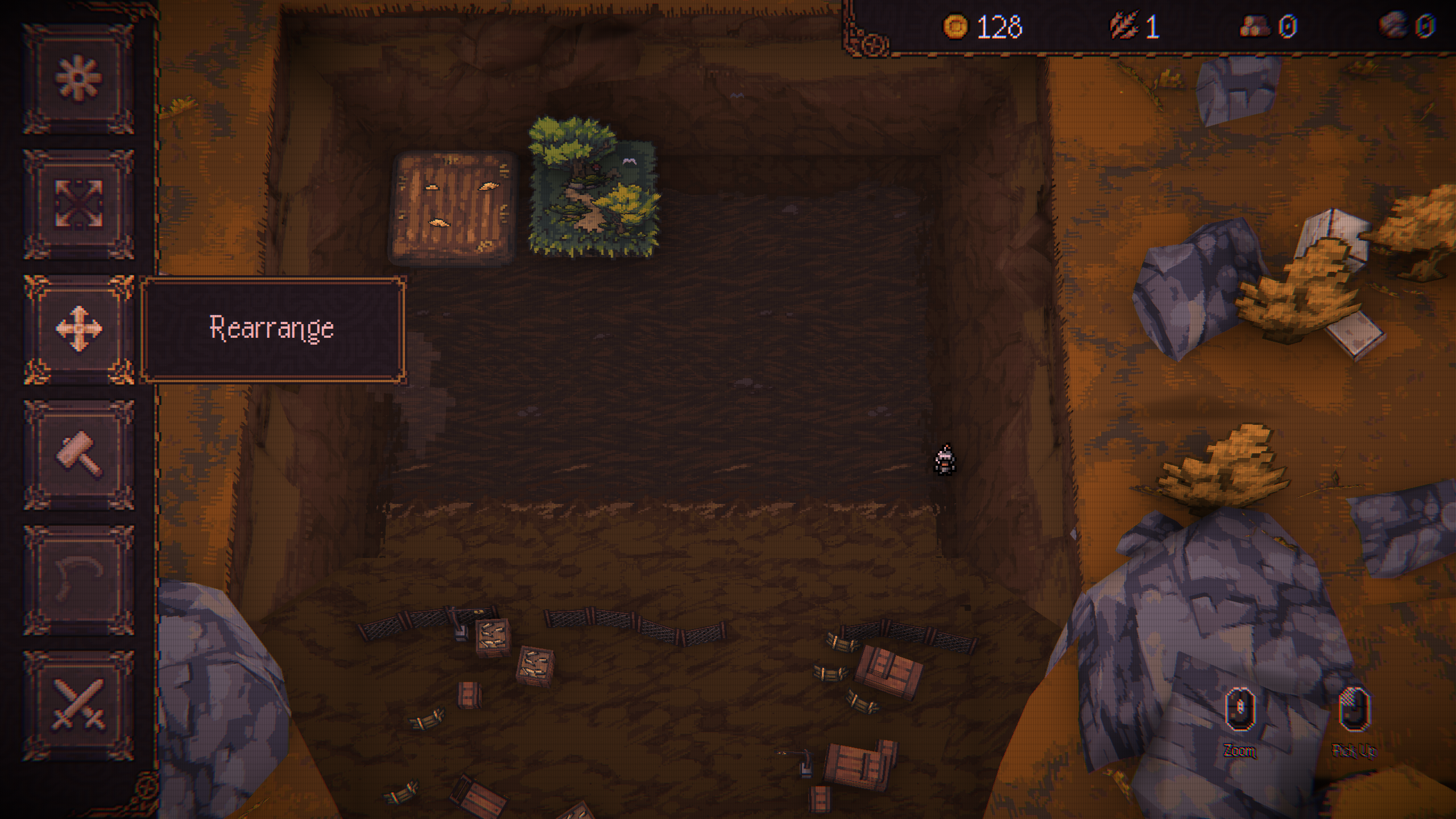1456x819 pixels.
Task: Choose the Rearrange move tool
Action: pos(78,329)
